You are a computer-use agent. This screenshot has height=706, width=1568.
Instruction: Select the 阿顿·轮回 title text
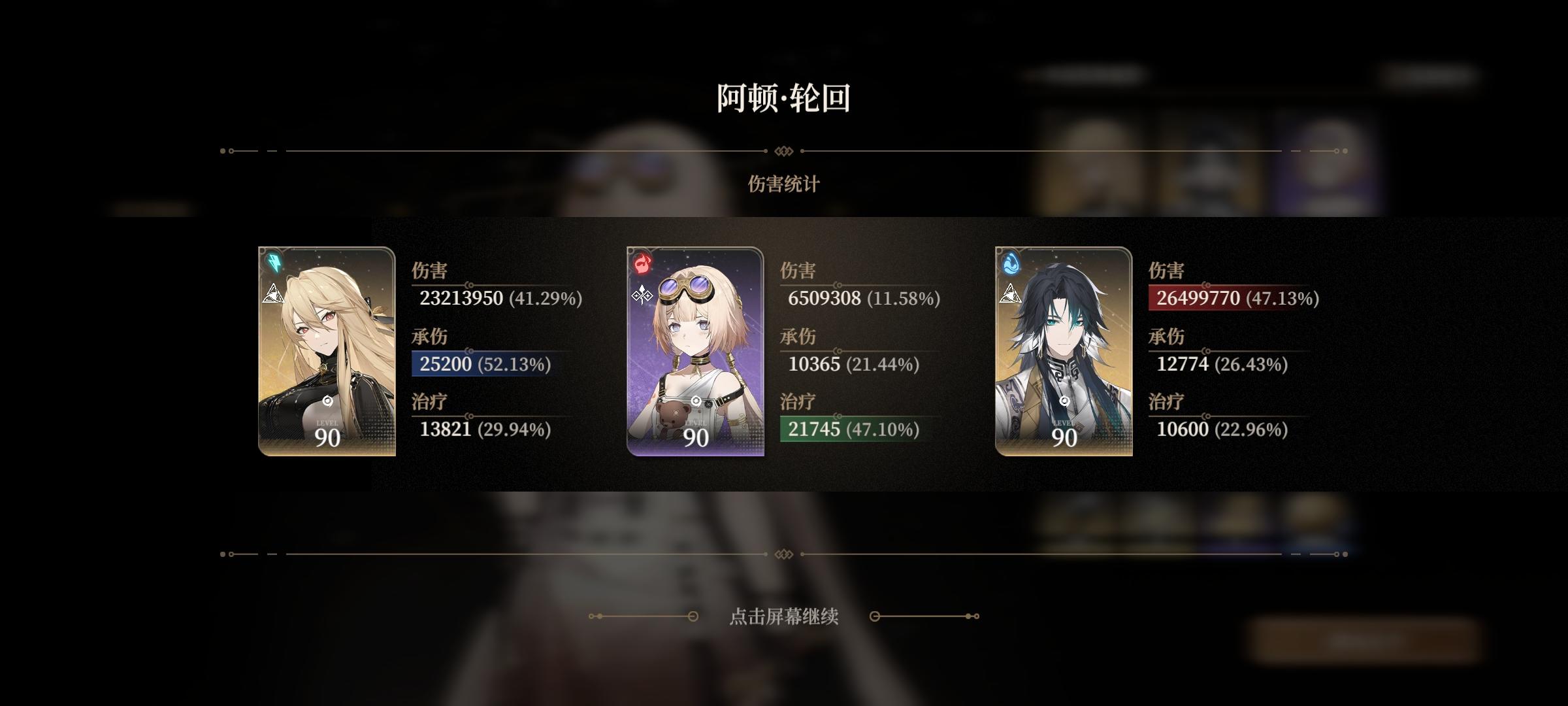784,98
